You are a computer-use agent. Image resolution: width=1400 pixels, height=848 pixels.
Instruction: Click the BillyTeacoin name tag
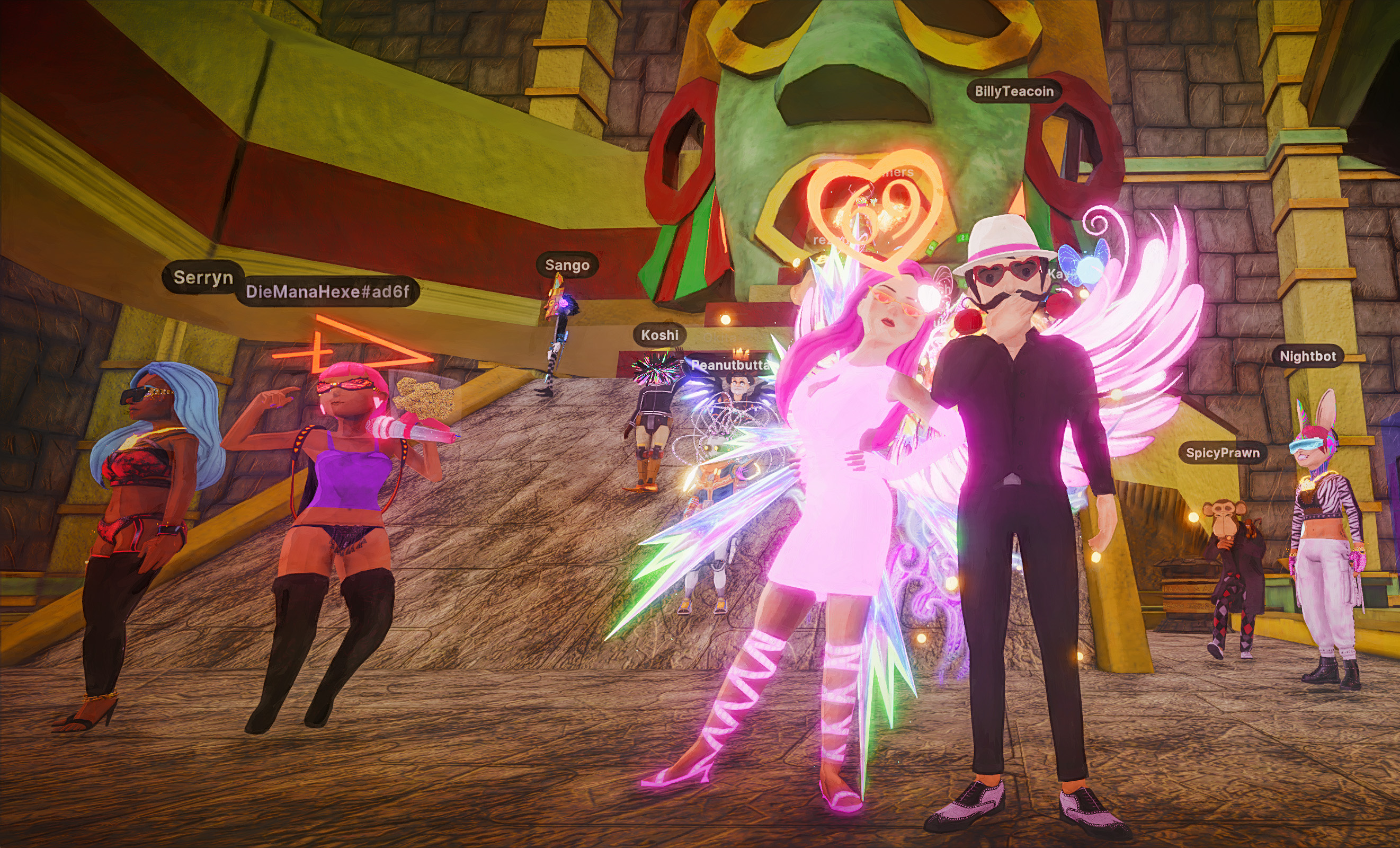(x=1014, y=92)
